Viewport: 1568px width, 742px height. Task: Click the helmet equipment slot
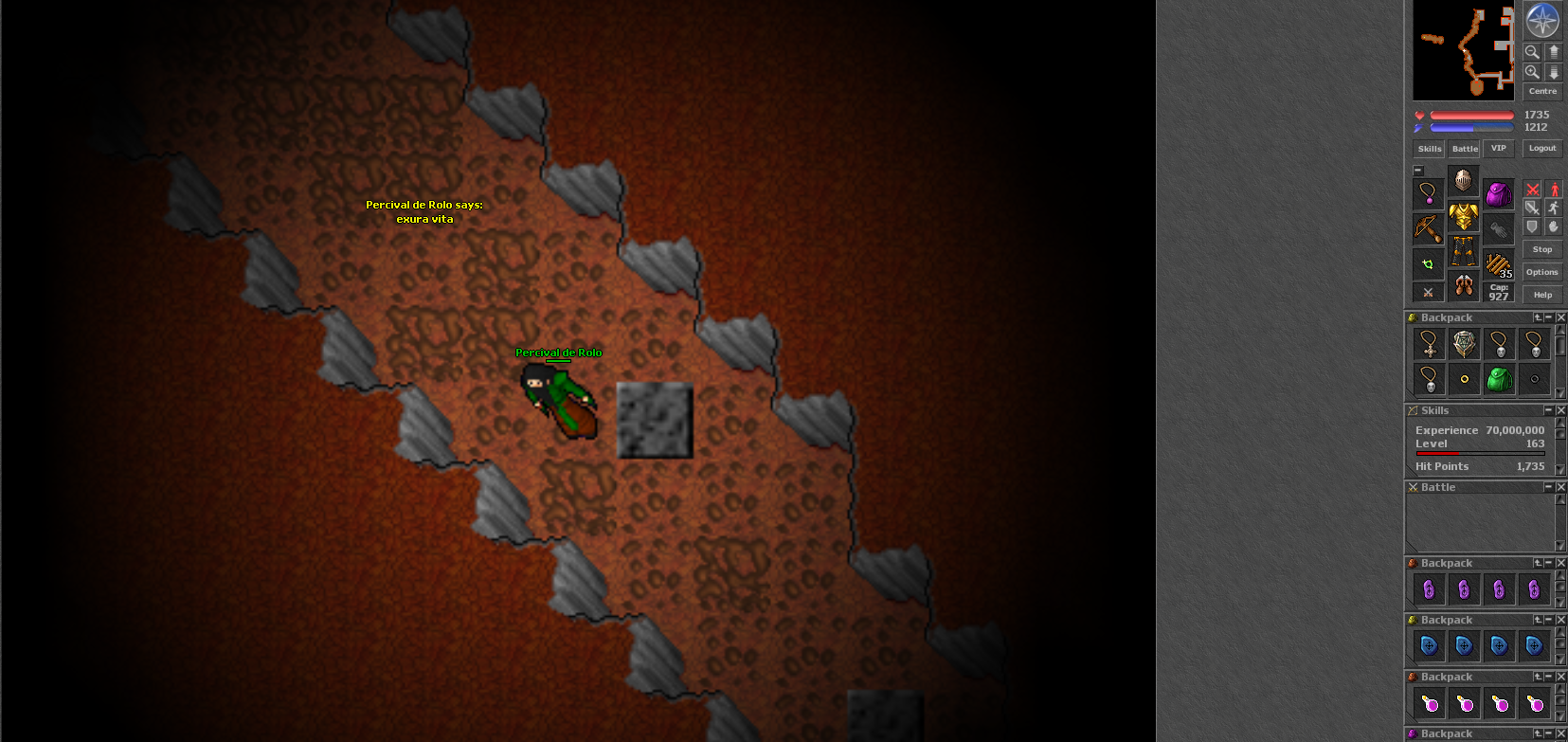[1462, 182]
